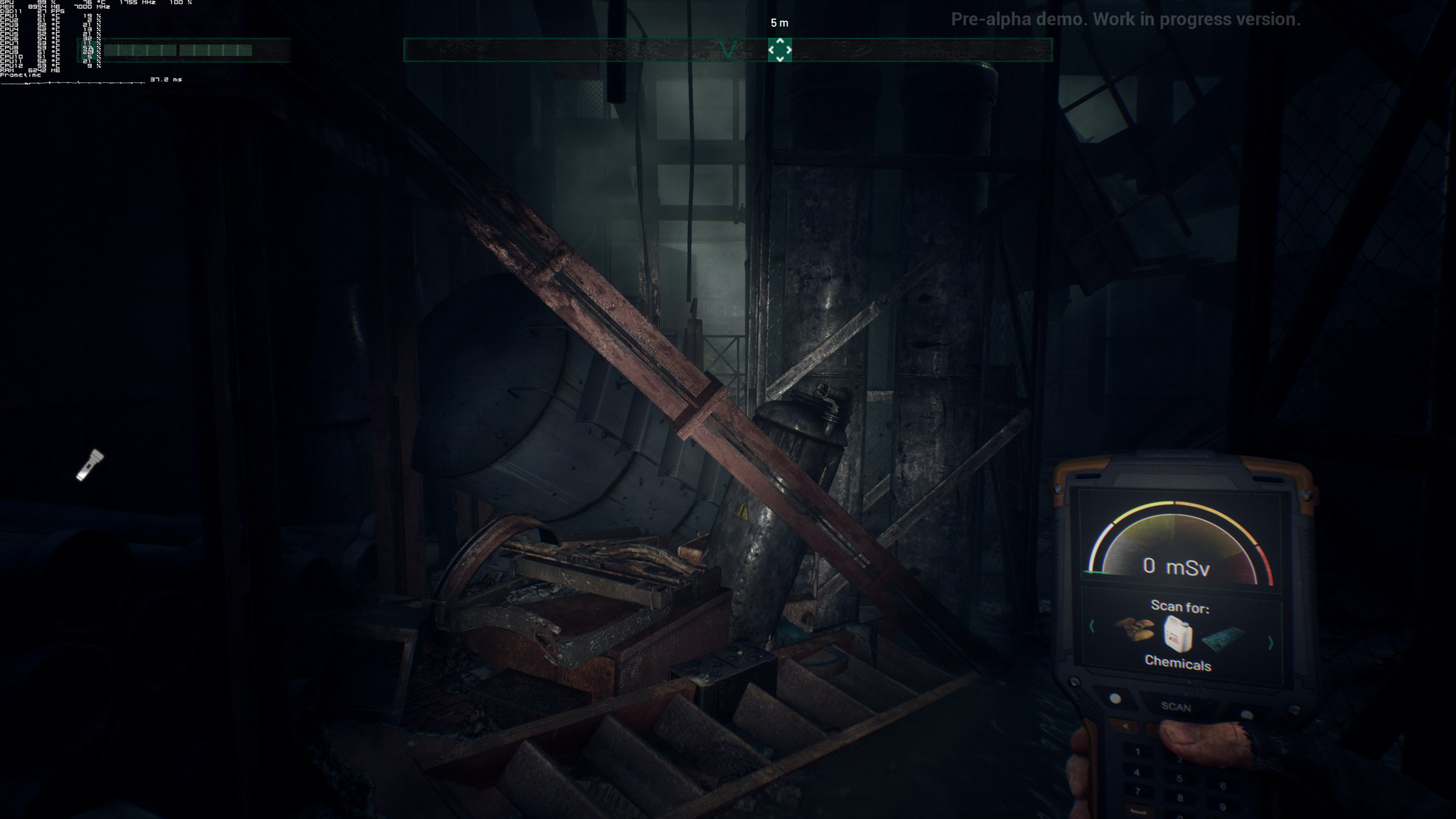Cycle scan target with the right arrow
Screen dimensions: 1456x819
click(1270, 643)
